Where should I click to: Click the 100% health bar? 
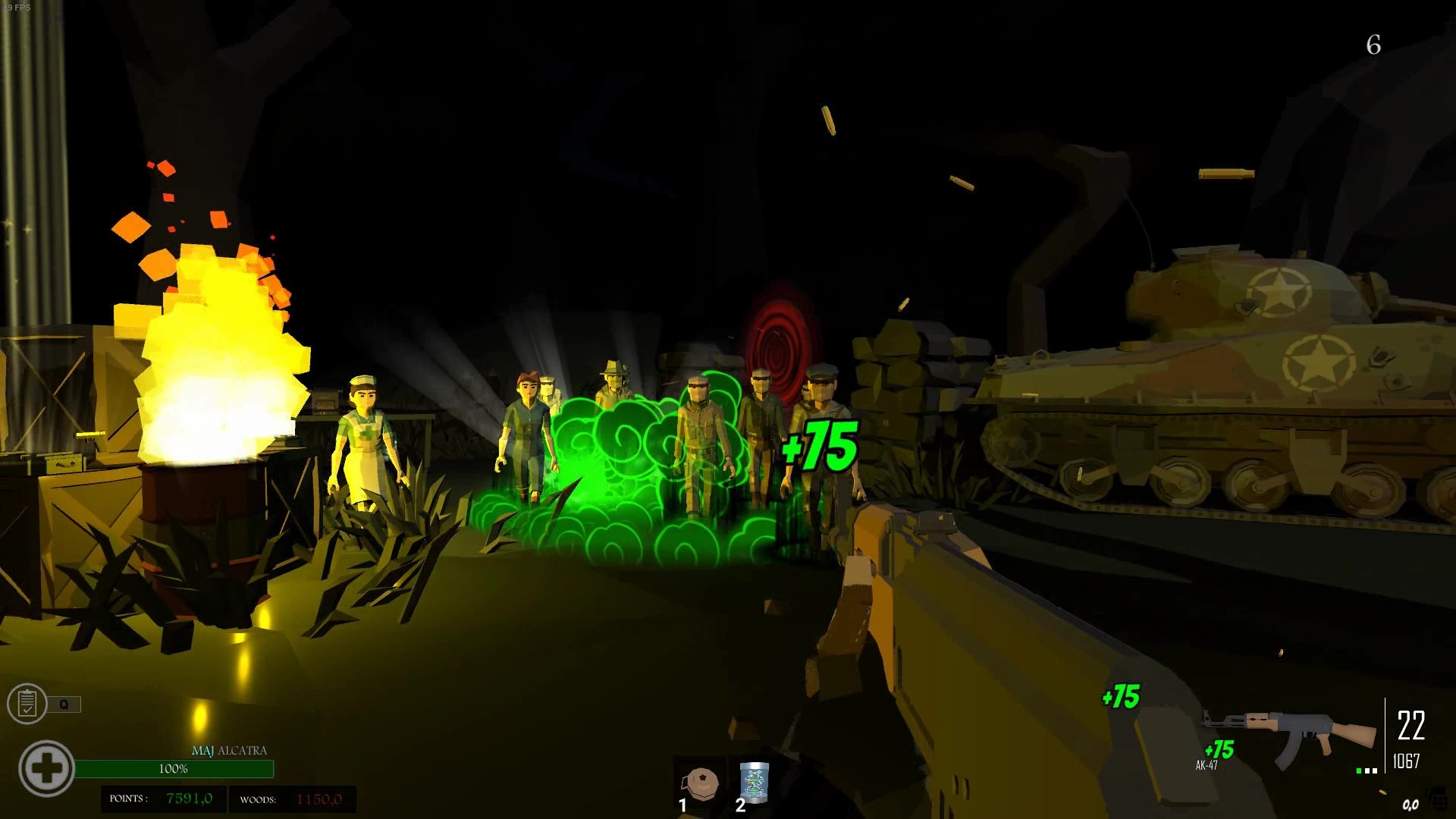[x=174, y=767]
